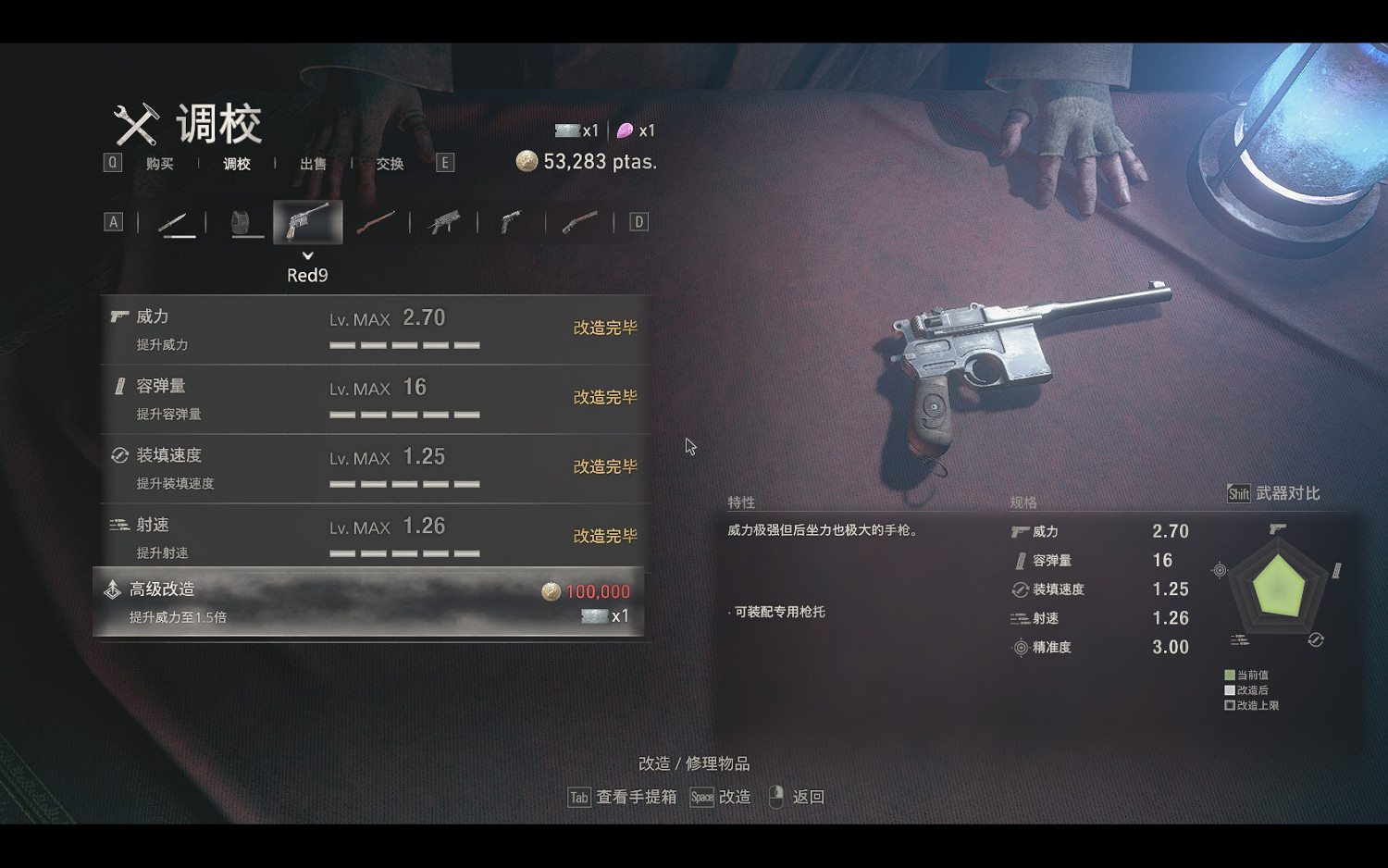
Task: Select the body armor icon
Action: coord(244,221)
